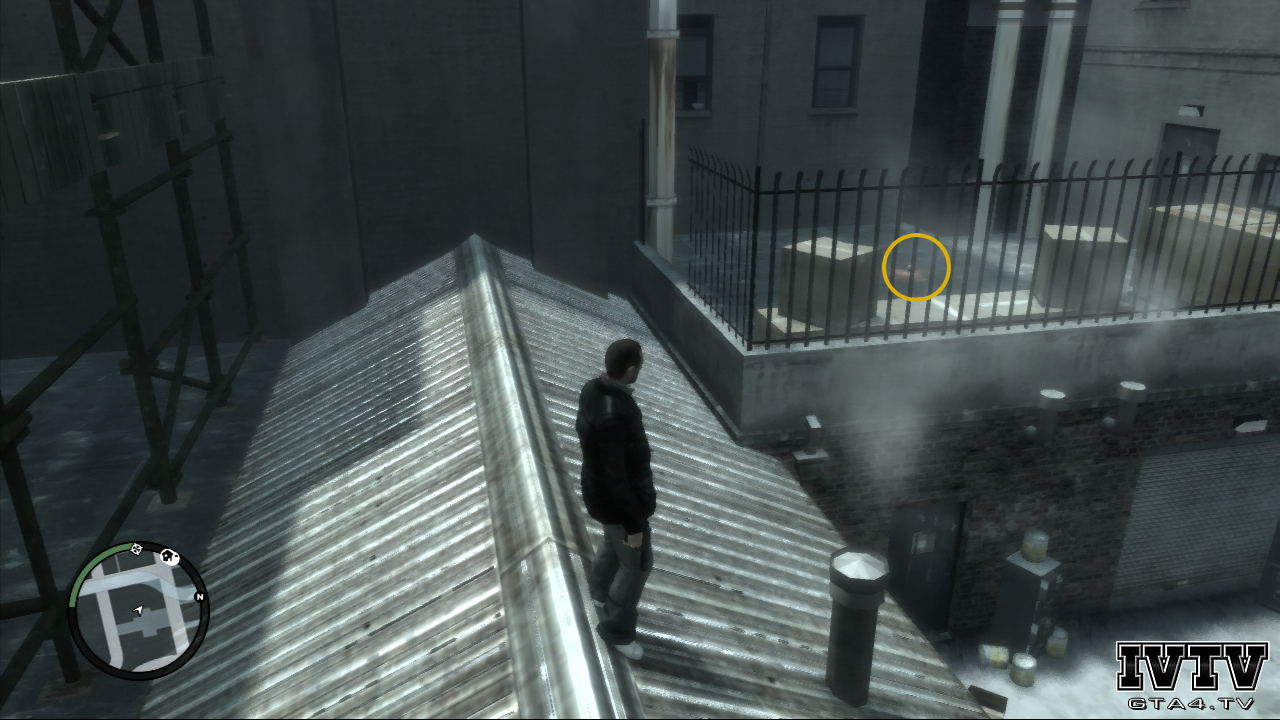Click the white N compass marker on the radar
Viewport: 1280px width, 720px height.
click(x=199, y=596)
